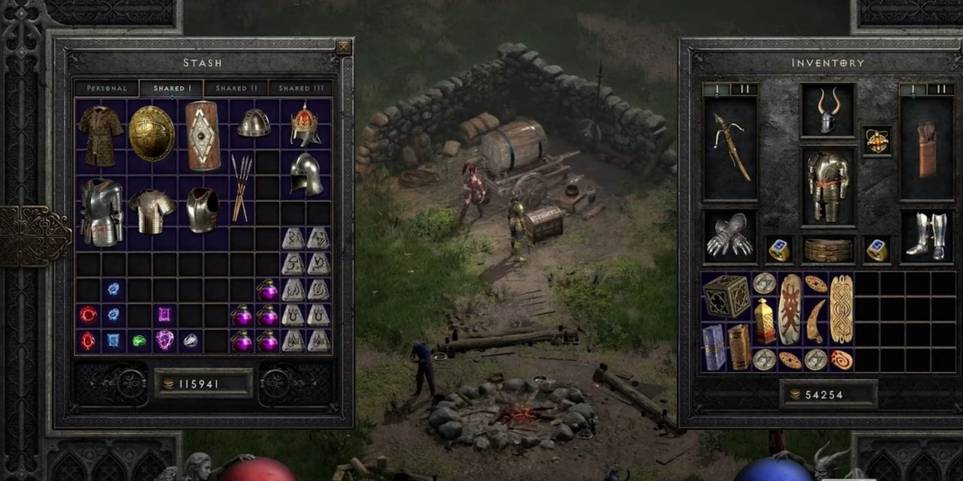
Task: Select the equipped crossbow weapon slot
Action: (730, 146)
